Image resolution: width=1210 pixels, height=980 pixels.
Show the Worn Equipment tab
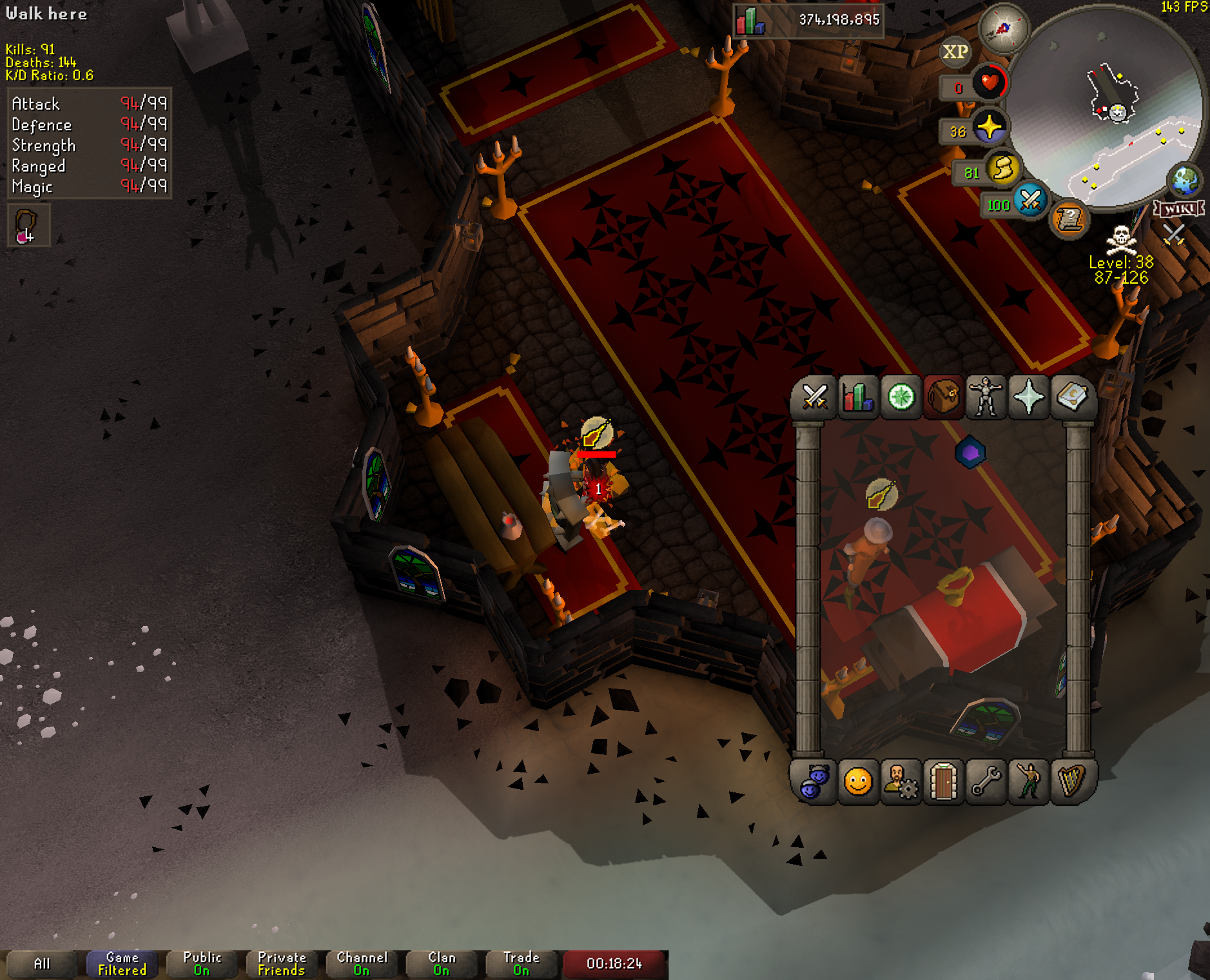tap(986, 397)
